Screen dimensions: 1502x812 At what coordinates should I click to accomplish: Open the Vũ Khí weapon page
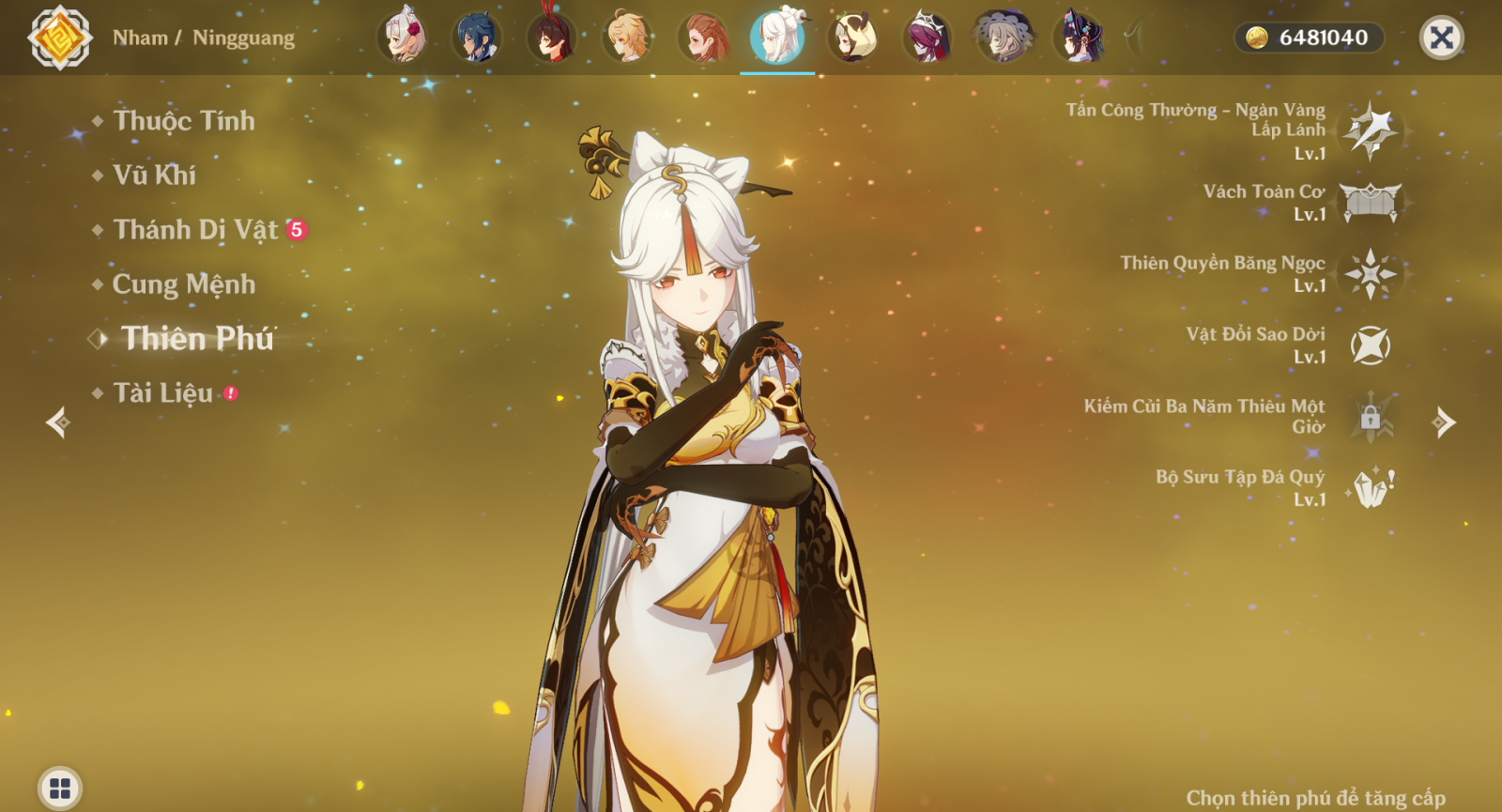[155, 176]
